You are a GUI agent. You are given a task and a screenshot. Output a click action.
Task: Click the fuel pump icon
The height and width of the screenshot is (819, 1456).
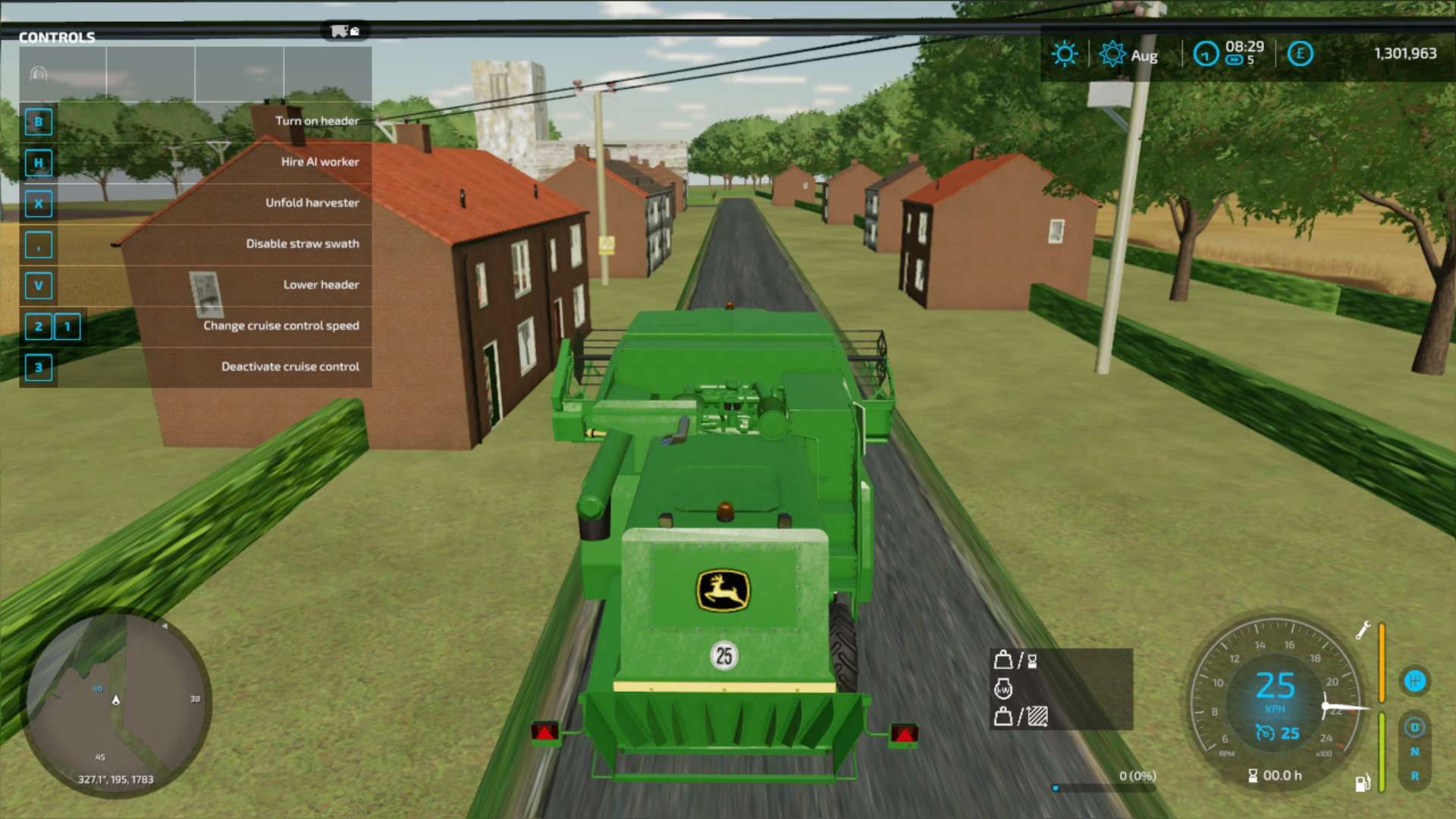(1362, 783)
